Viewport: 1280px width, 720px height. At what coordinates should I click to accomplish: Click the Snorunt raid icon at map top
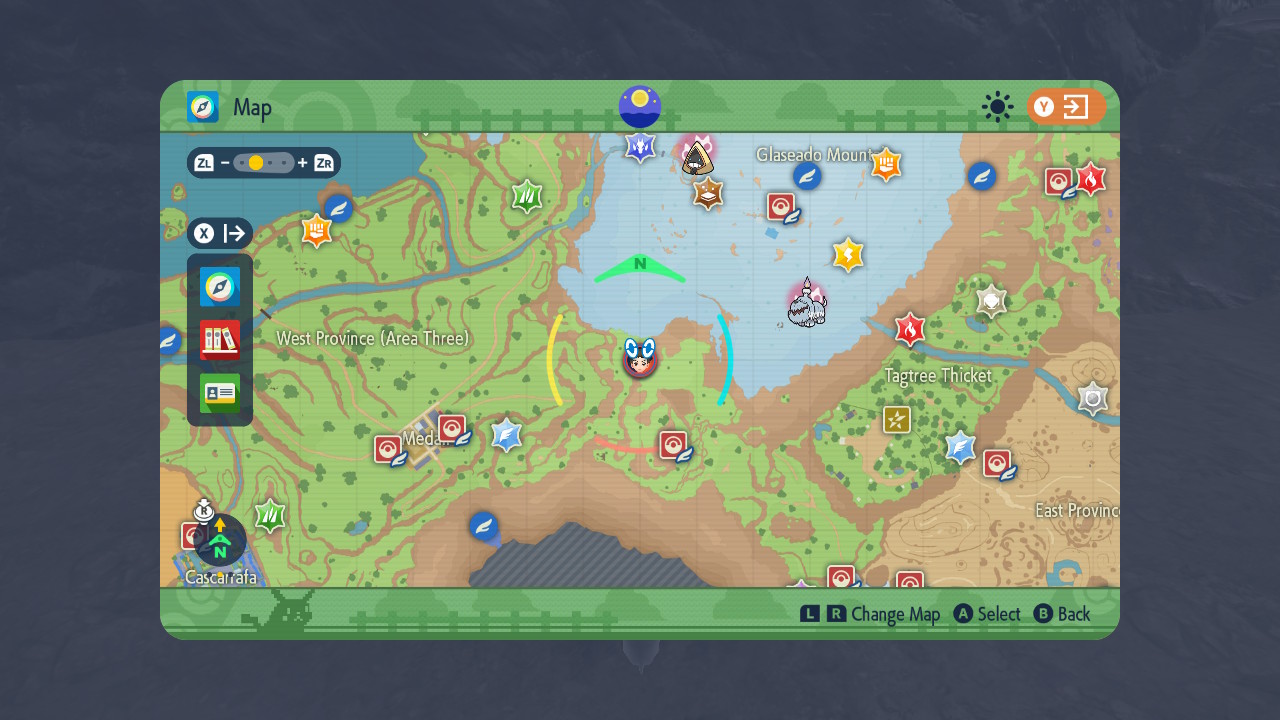click(x=697, y=158)
